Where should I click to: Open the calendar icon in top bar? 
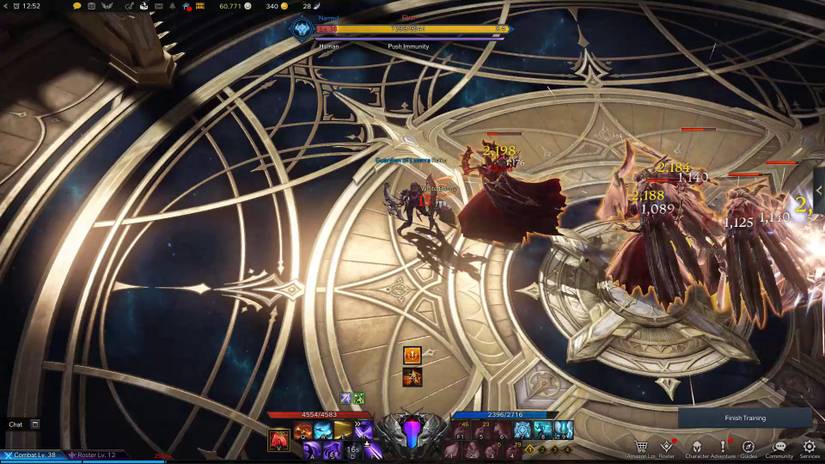click(x=92, y=6)
